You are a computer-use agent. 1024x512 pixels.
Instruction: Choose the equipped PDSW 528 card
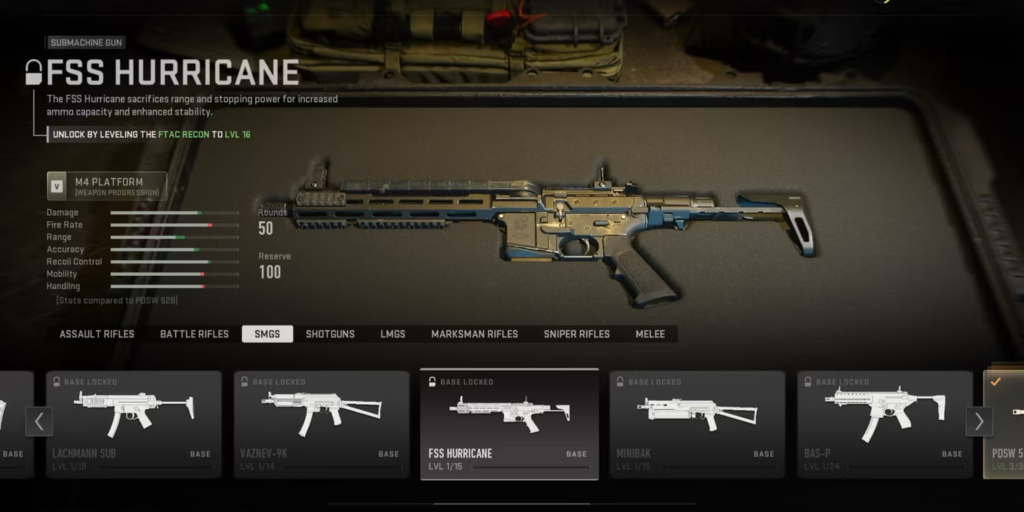[x=1004, y=423]
